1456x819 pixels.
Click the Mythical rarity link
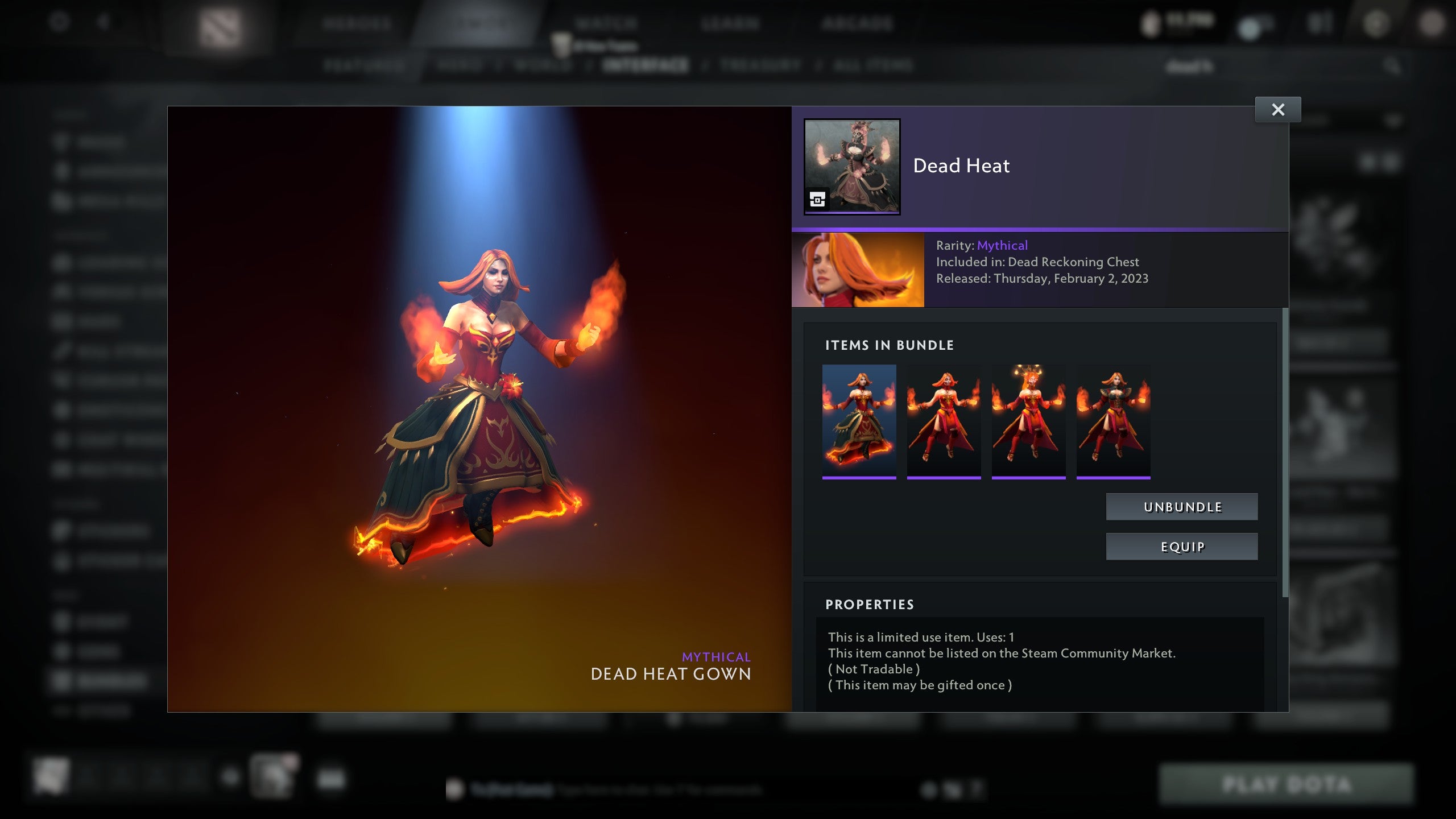(x=1003, y=246)
